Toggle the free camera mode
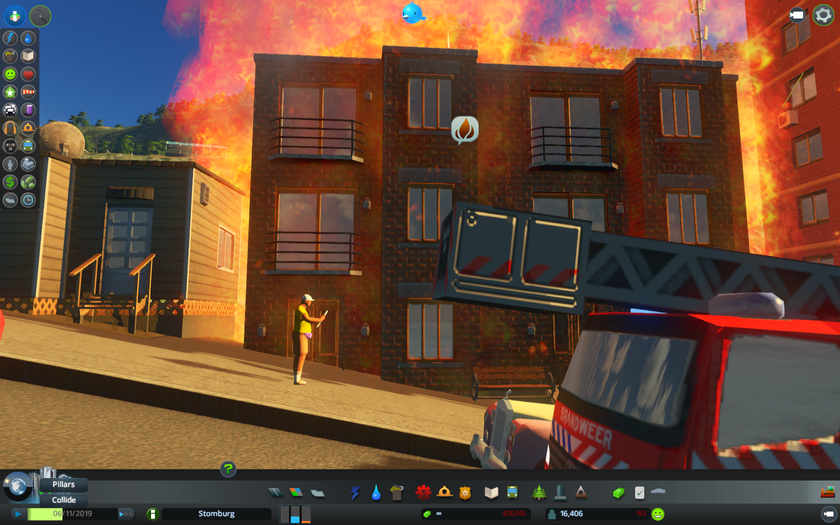Viewport: 840px width, 525px height. click(797, 15)
